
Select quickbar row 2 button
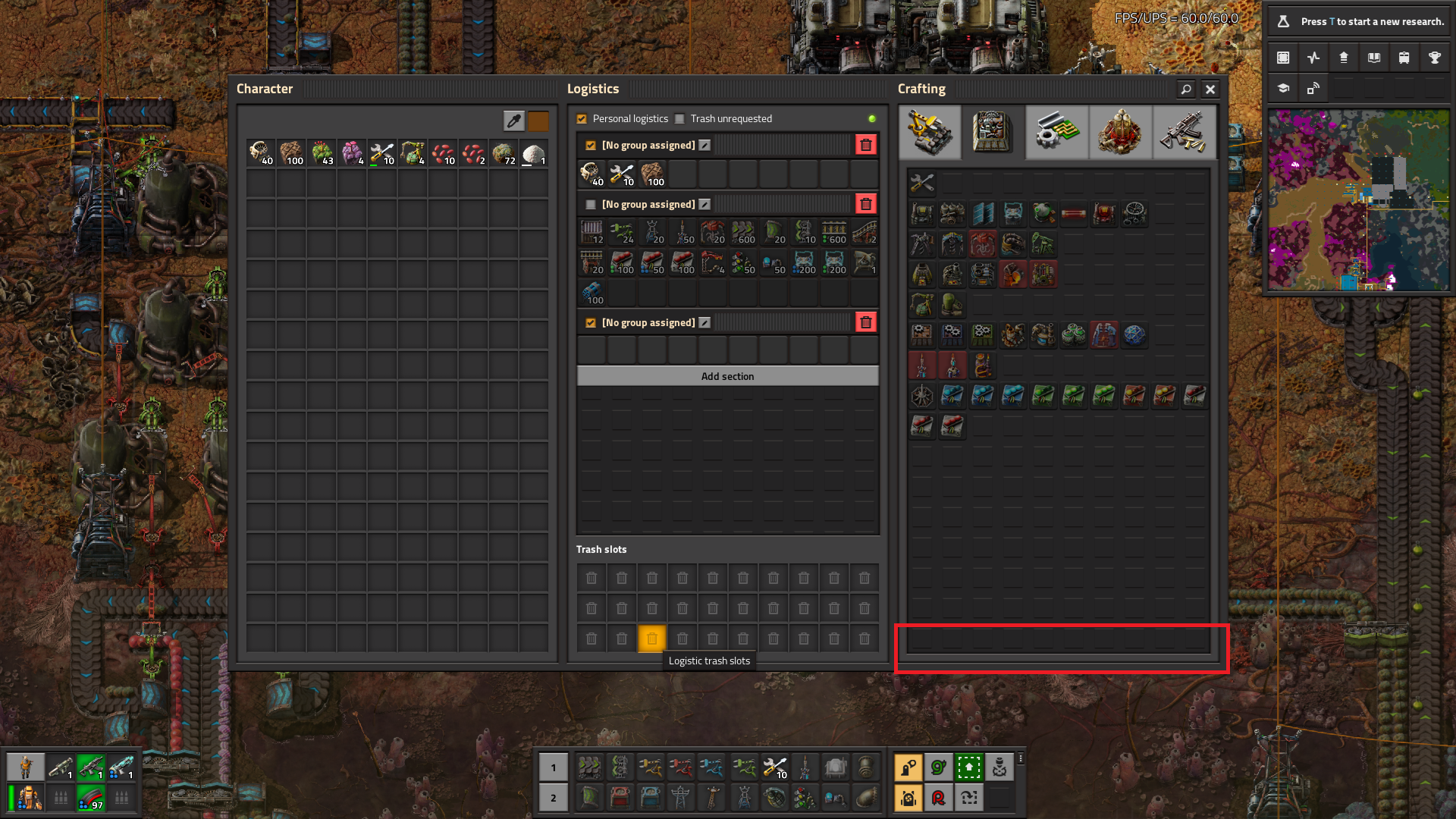click(554, 798)
